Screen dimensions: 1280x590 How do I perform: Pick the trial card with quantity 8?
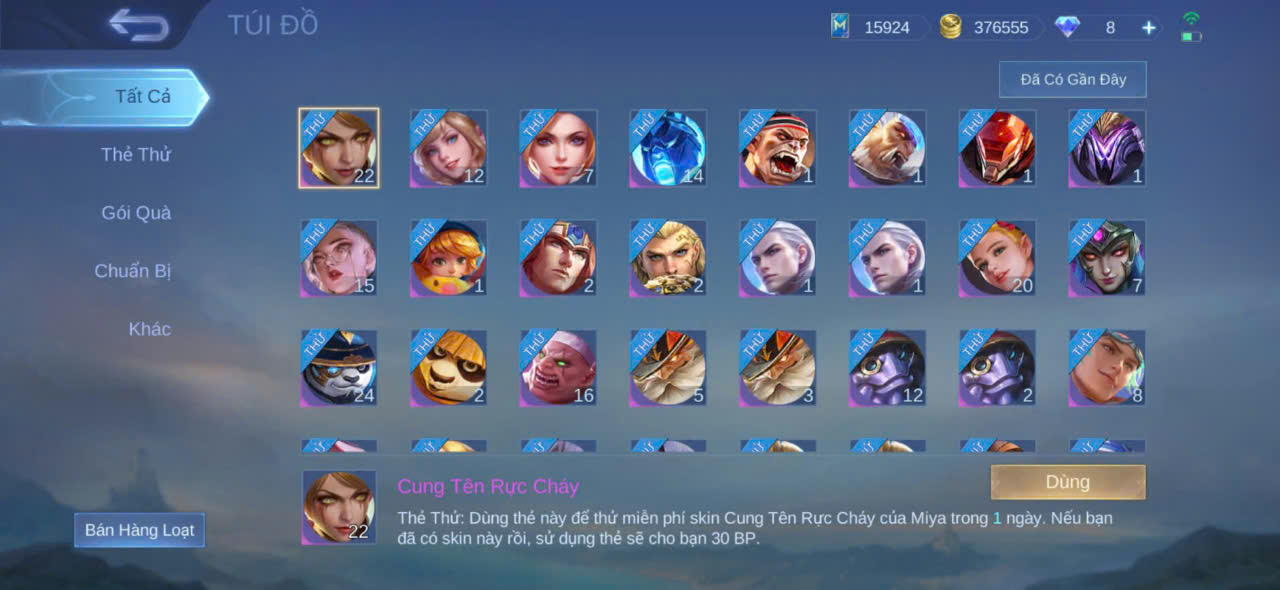point(1107,368)
